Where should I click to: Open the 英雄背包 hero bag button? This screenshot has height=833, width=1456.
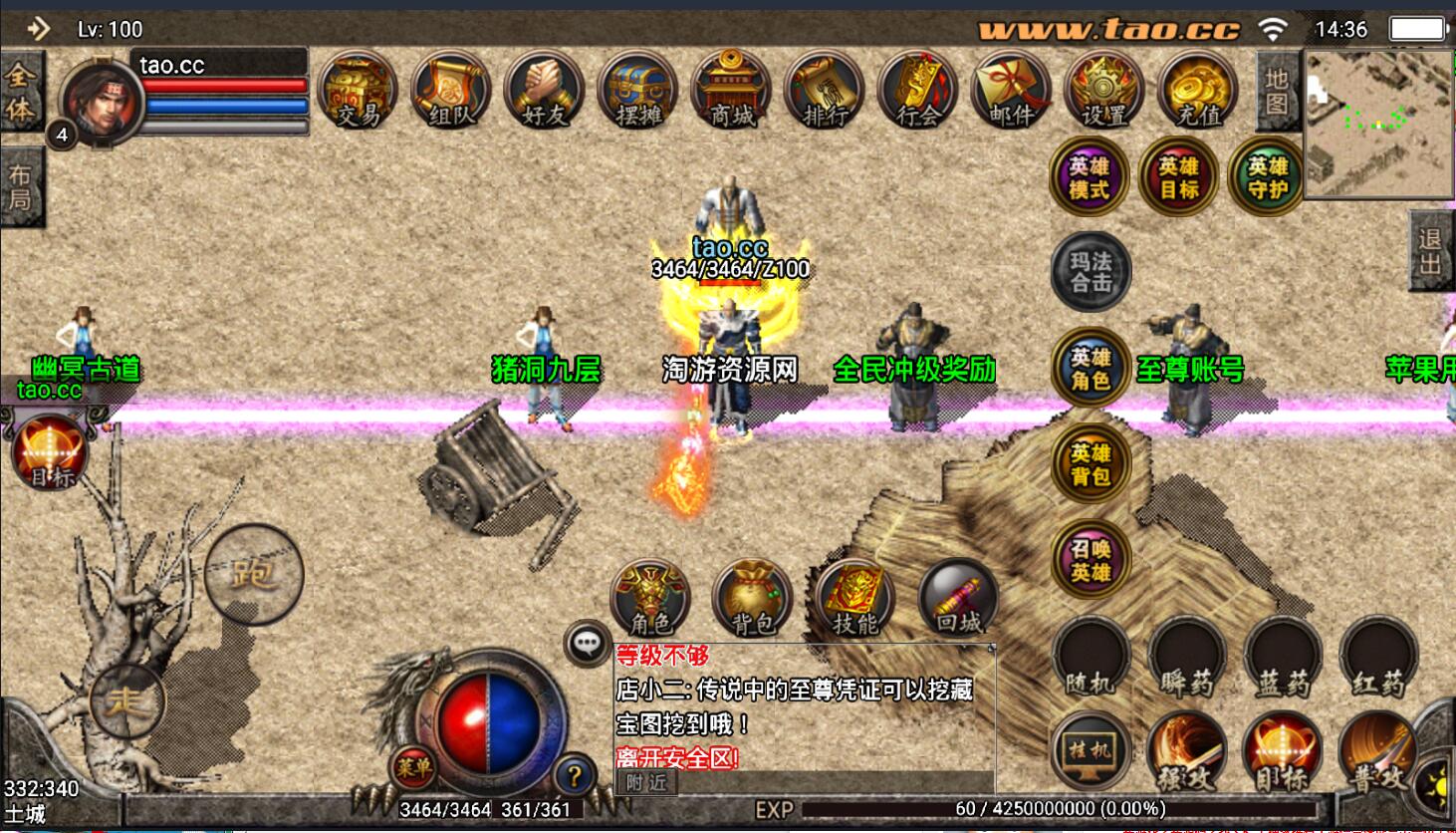1091,465
